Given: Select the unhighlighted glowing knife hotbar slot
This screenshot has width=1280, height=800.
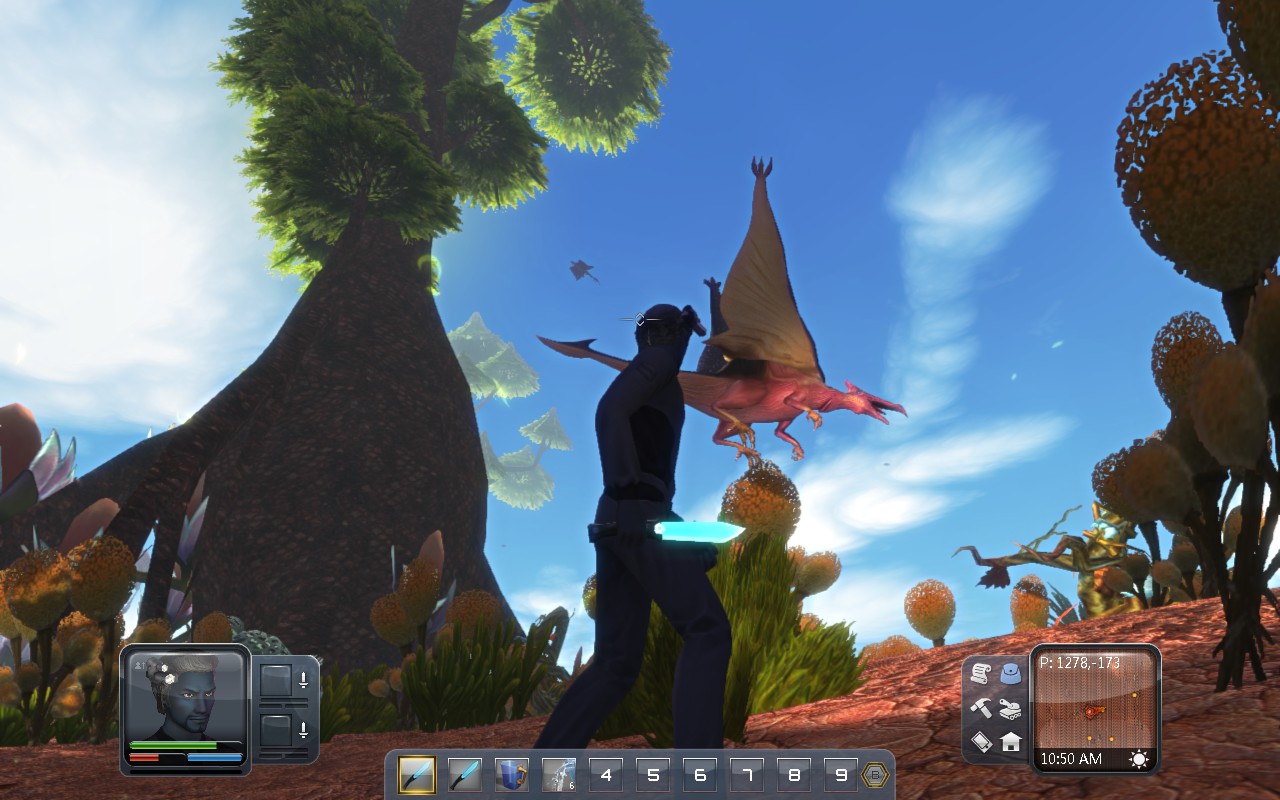Looking at the screenshot, I should 464,775.
